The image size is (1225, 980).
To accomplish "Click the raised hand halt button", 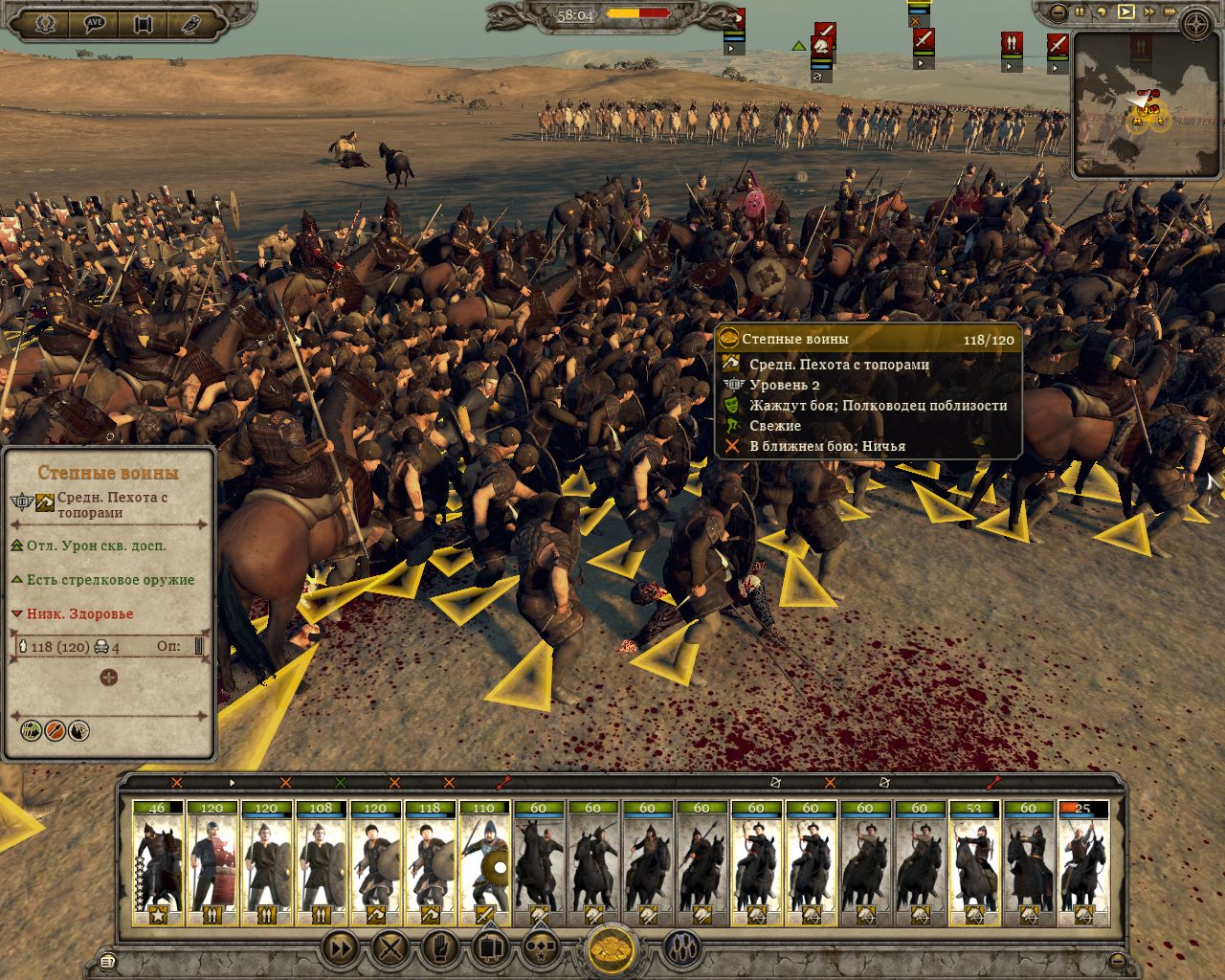I will click(439, 948).
